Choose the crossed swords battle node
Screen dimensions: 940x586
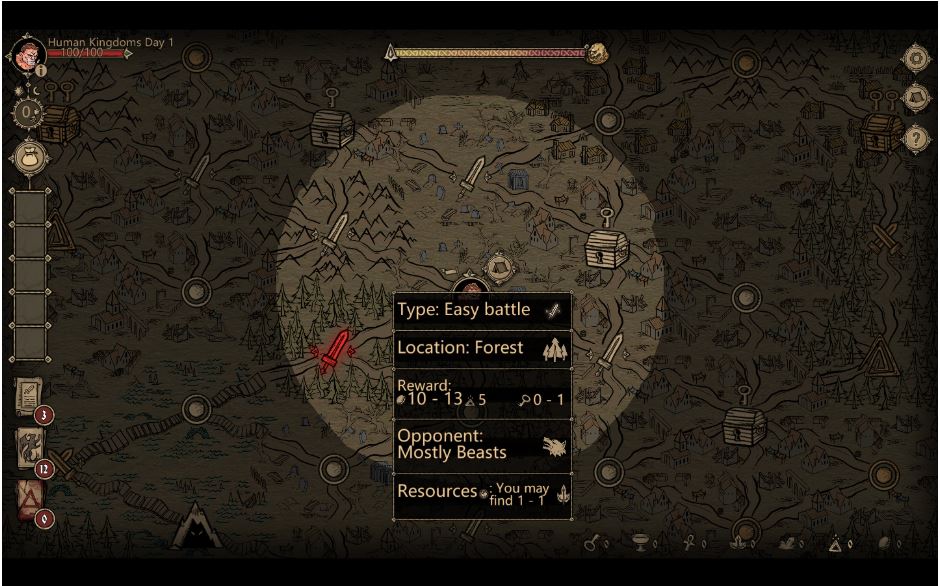coord(884,238)
